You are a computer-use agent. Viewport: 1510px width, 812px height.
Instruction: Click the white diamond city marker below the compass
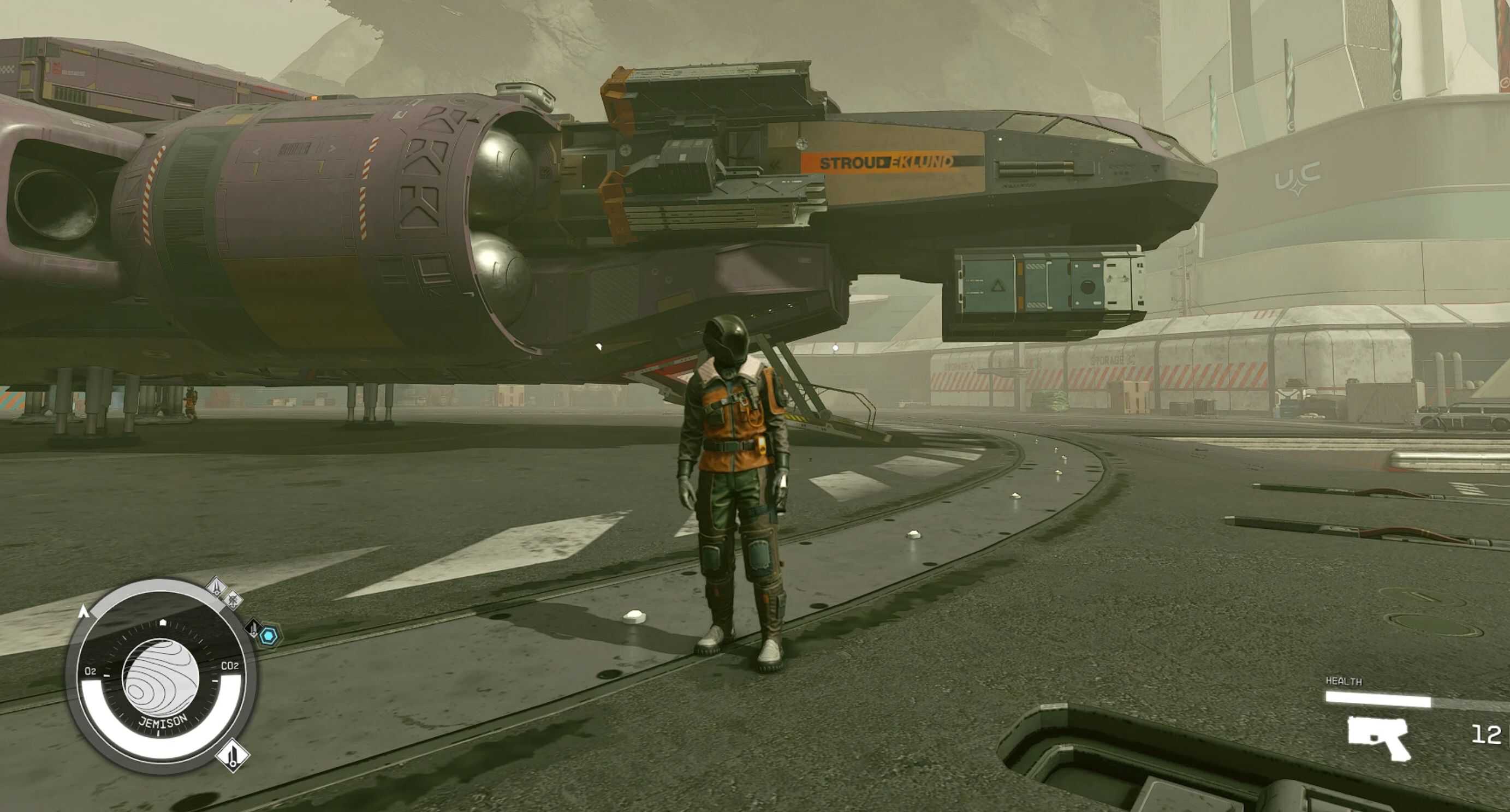click(233, 755)
